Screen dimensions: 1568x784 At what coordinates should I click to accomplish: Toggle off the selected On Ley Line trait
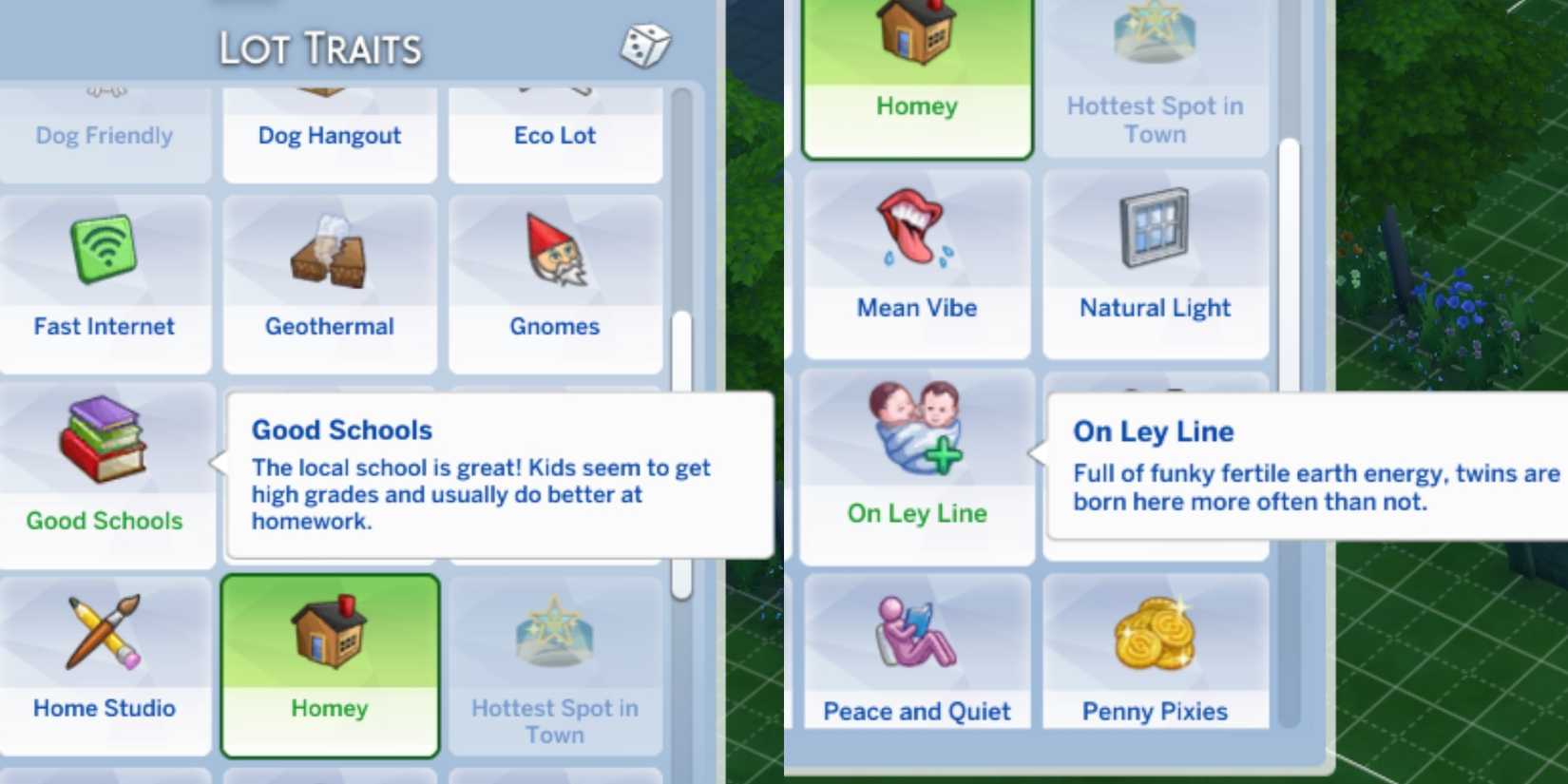coord(915,466)
